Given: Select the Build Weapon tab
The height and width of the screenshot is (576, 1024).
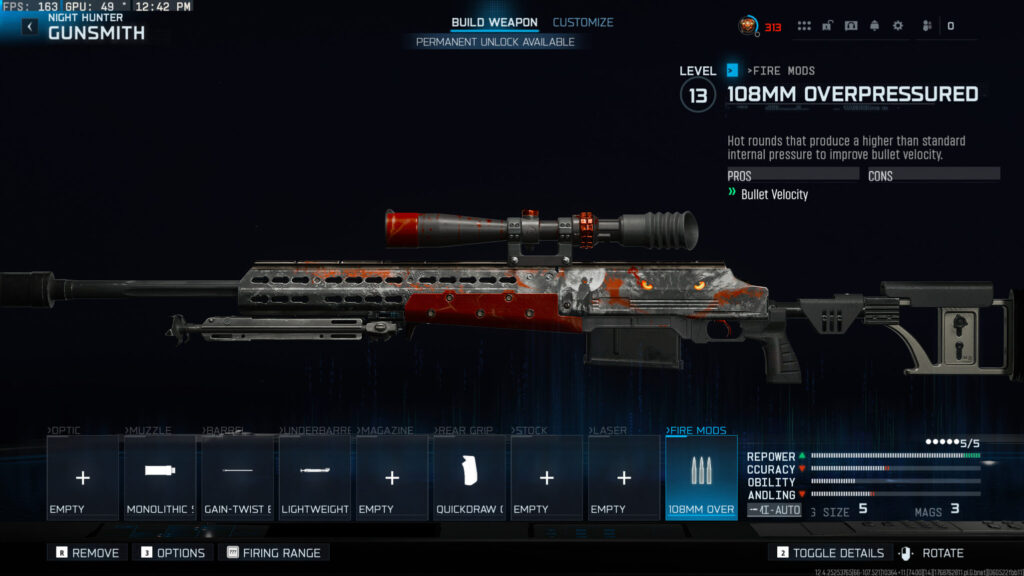Looking at the screenshot, I should click(x=494, y=22).
